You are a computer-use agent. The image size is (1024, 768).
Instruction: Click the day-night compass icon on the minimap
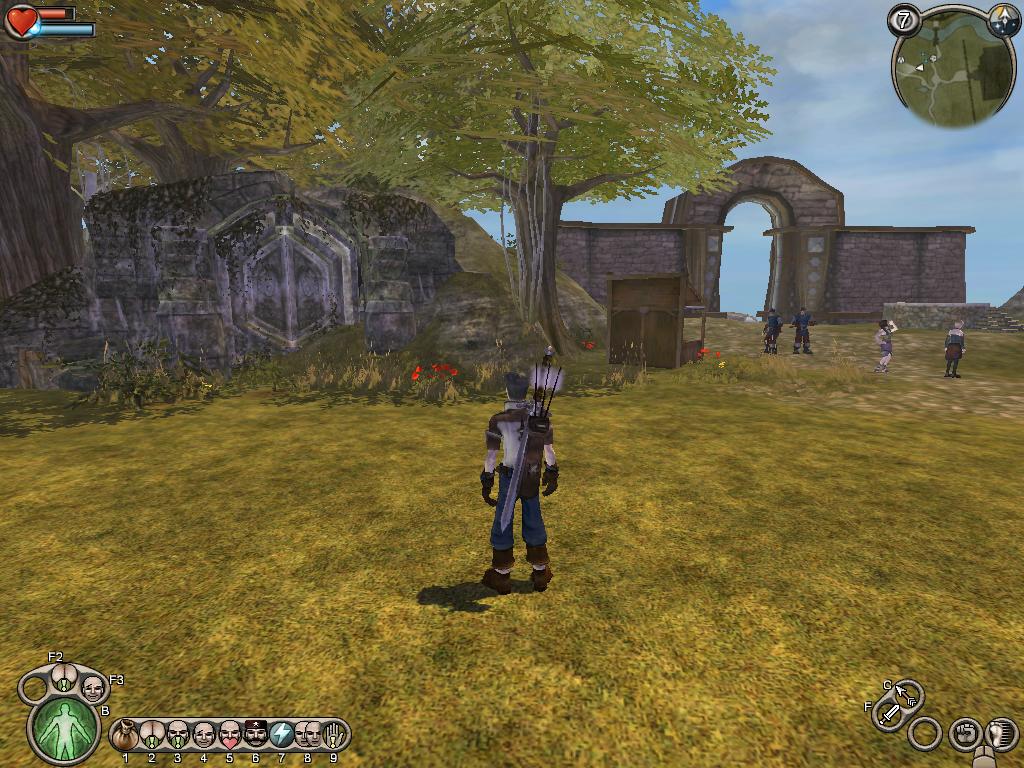[x=1002, y=19]
